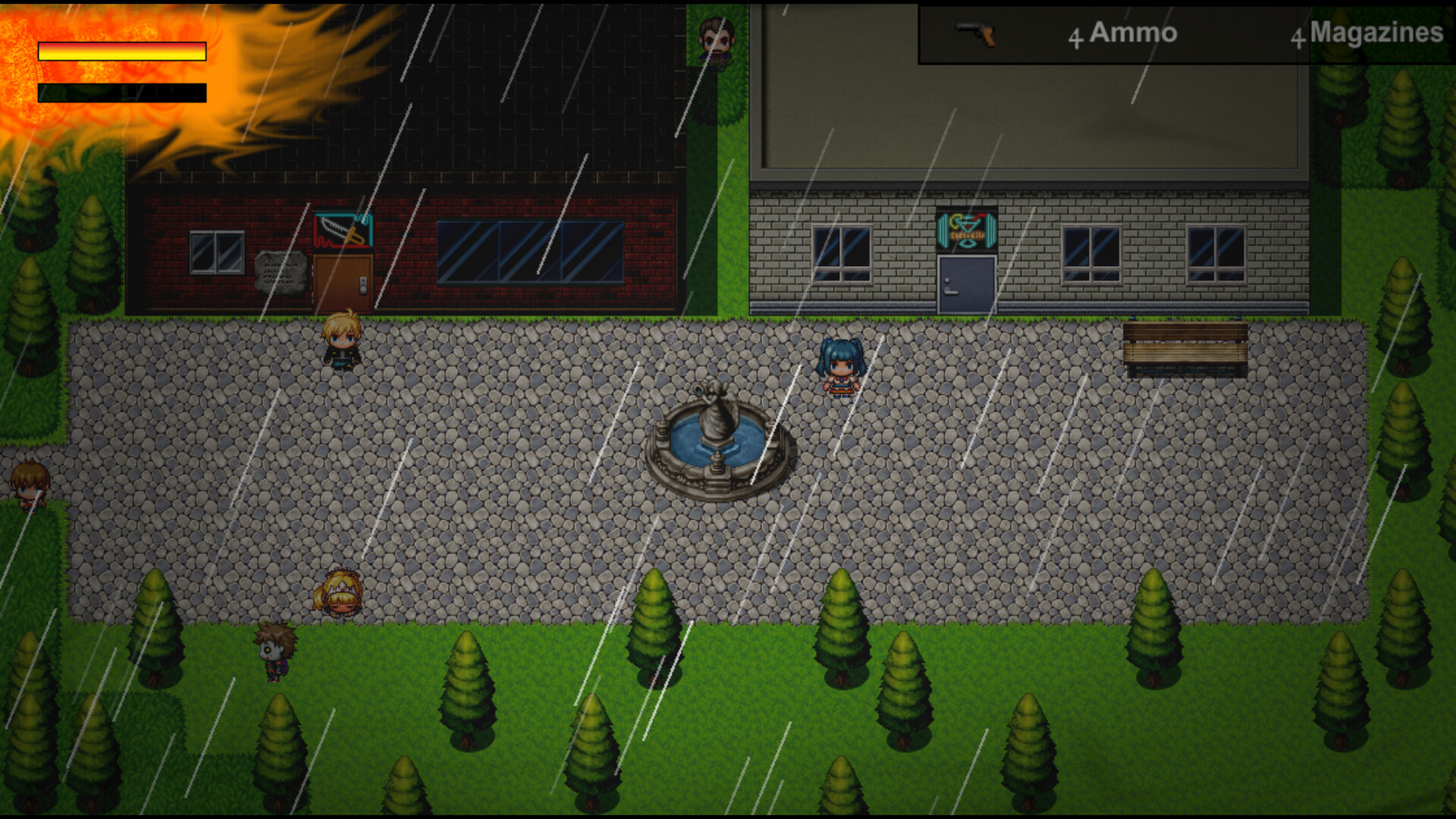Click the yellow health bar
This screenshot has width=1456, height=819.
click(x=121, y=53)
